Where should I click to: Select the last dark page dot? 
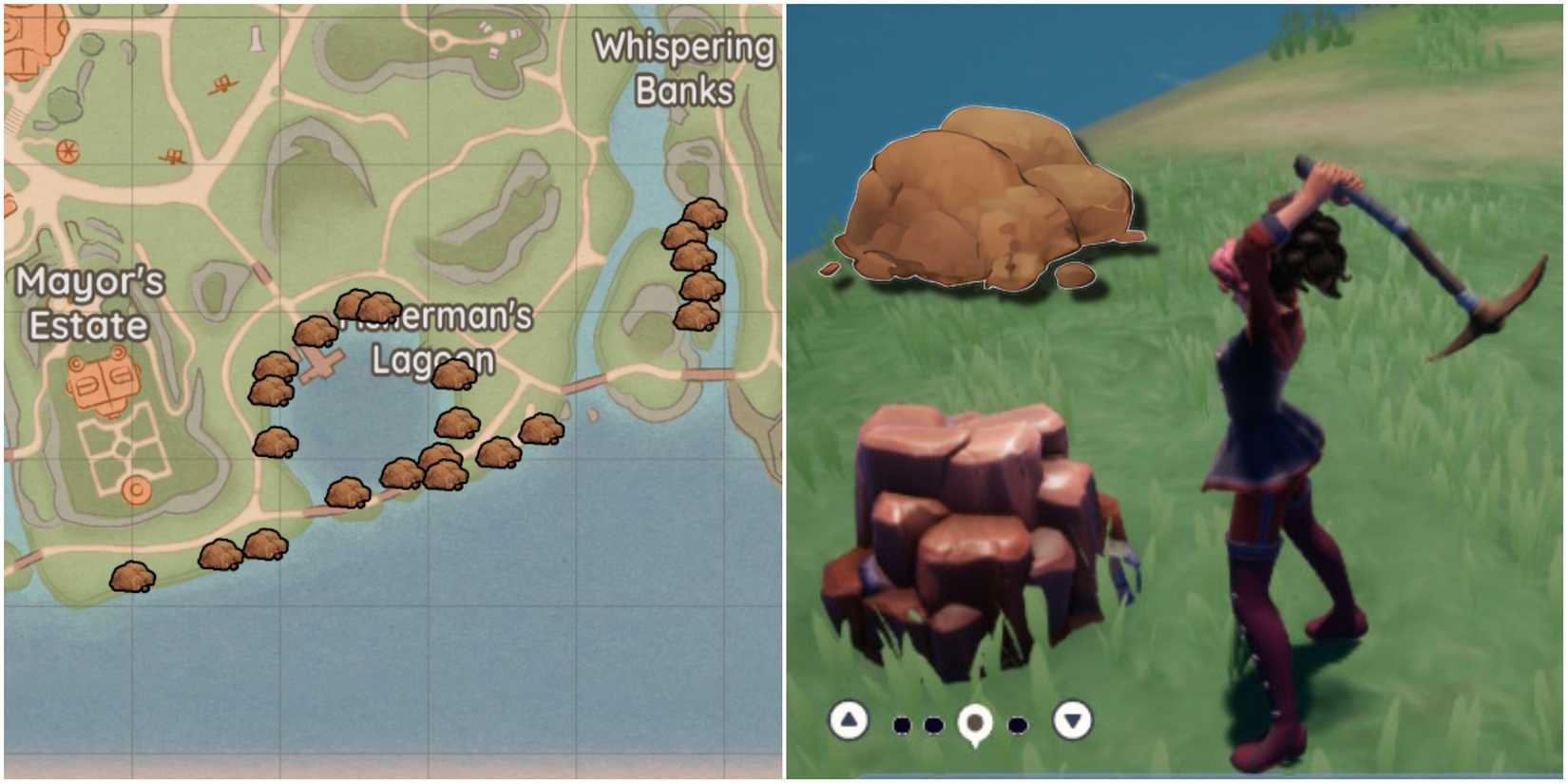point(1020,724)
